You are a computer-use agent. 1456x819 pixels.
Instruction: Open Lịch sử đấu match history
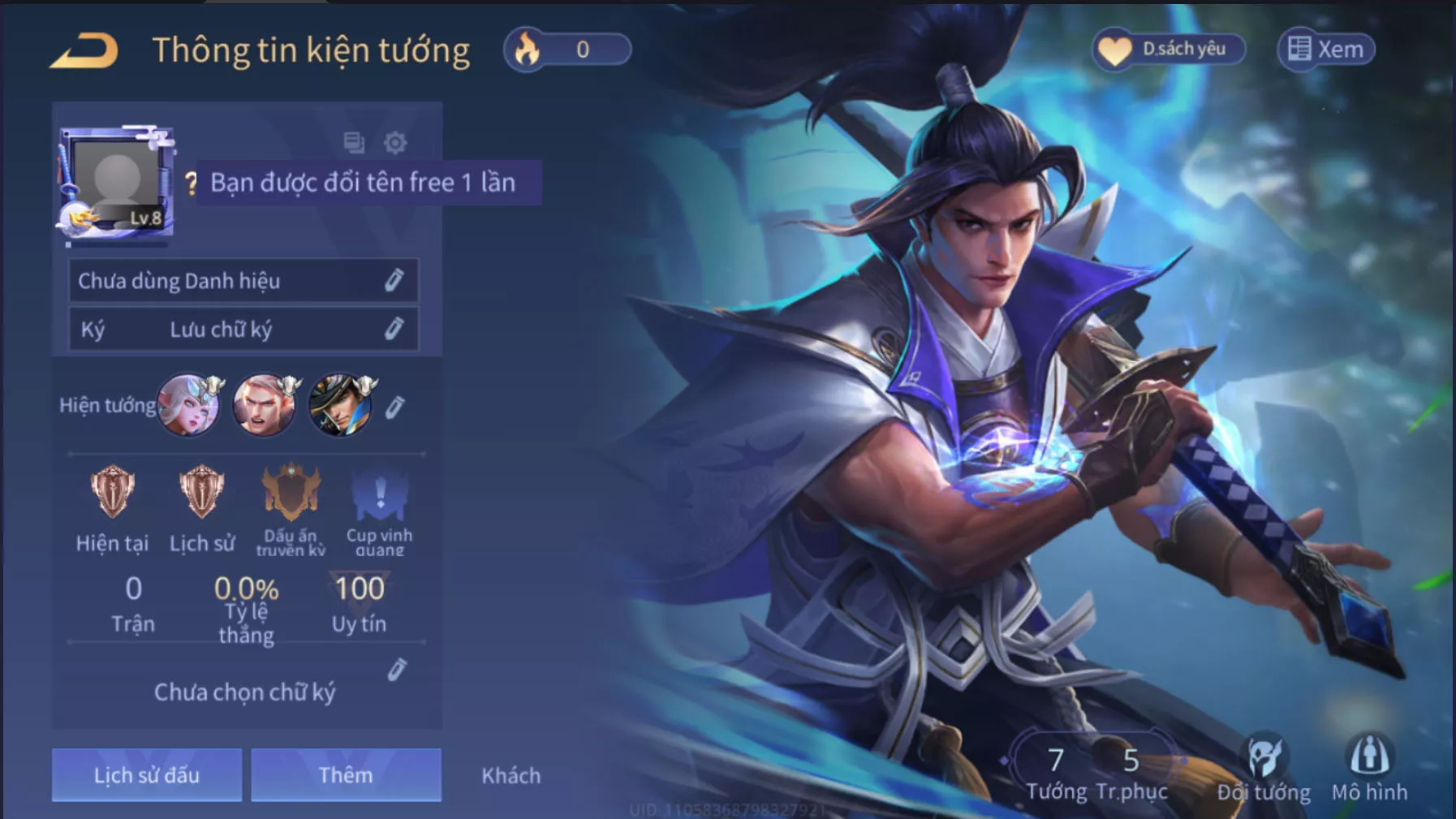(x=147, y=775)
